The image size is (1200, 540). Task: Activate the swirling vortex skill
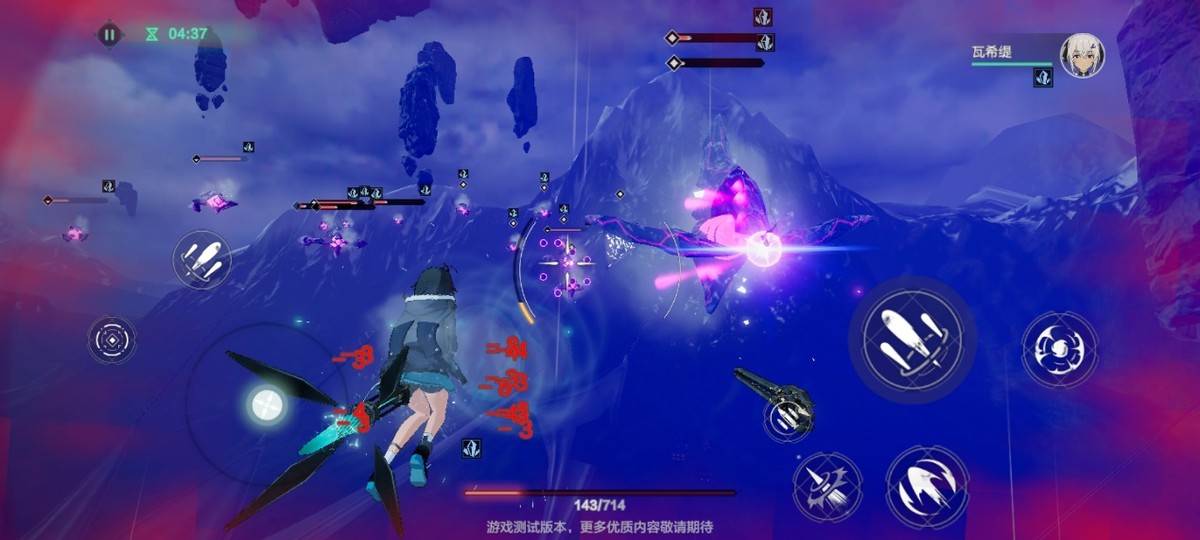[1059, 348]
